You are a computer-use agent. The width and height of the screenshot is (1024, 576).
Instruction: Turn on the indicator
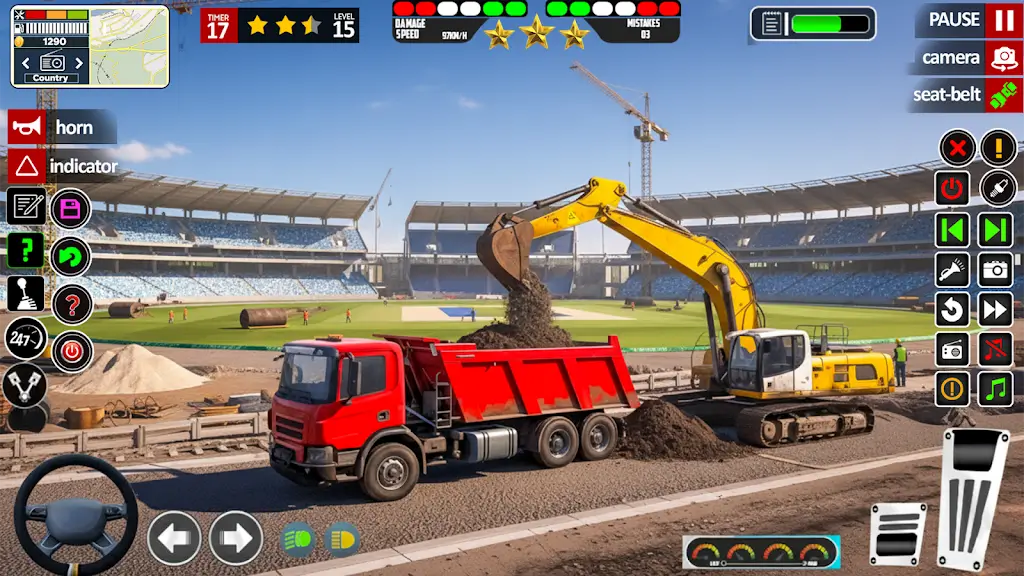27,166
